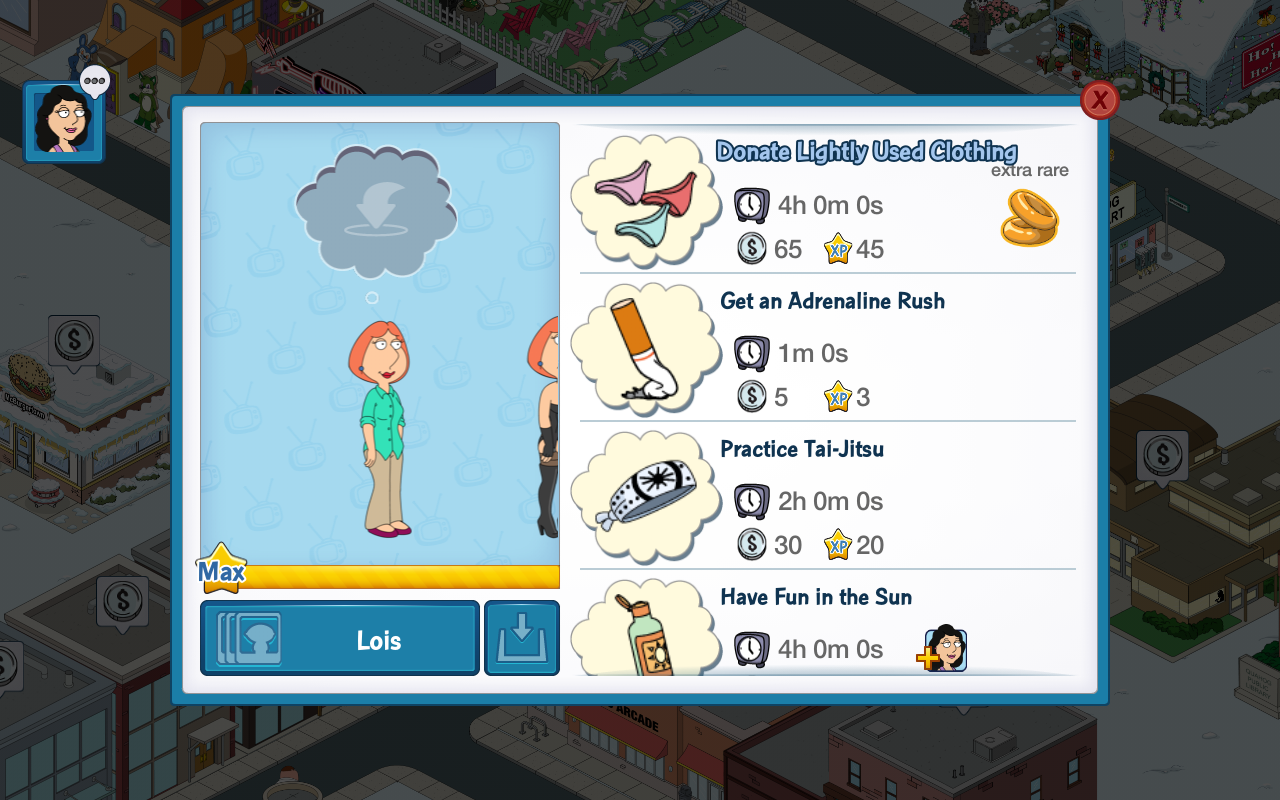This screenshot has height=800, width=1280.
Task: Close the character action panel
Action: [x=1099, y=100]
